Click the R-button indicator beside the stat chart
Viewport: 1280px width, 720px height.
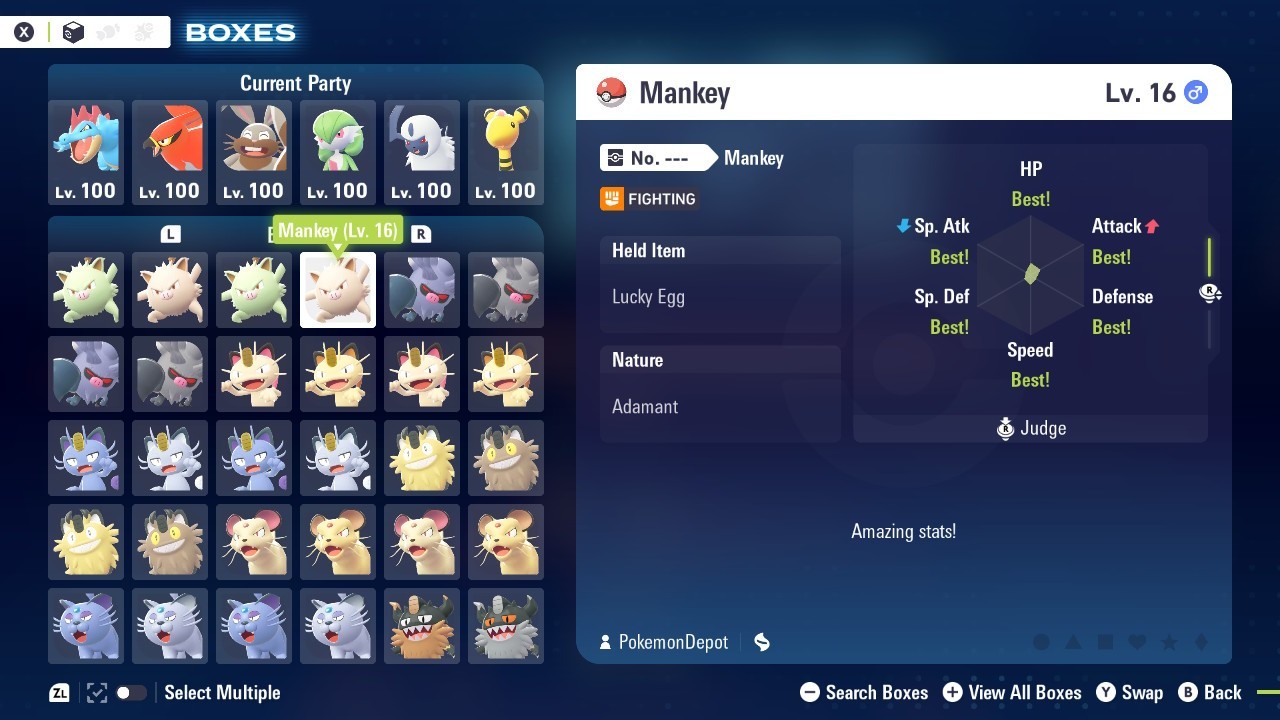(1210, 293)
